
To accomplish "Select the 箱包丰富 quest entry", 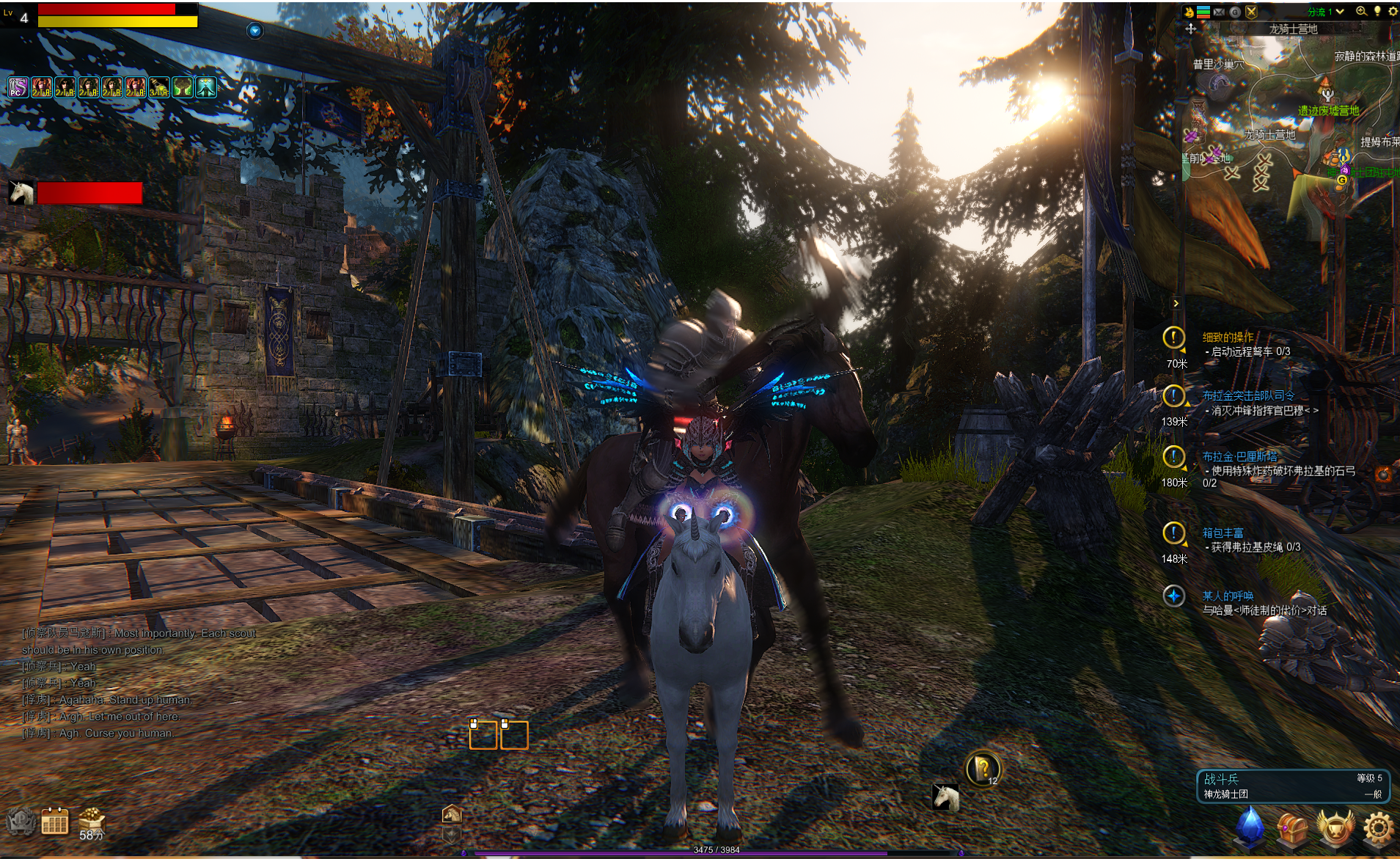I will [1223, 533].
